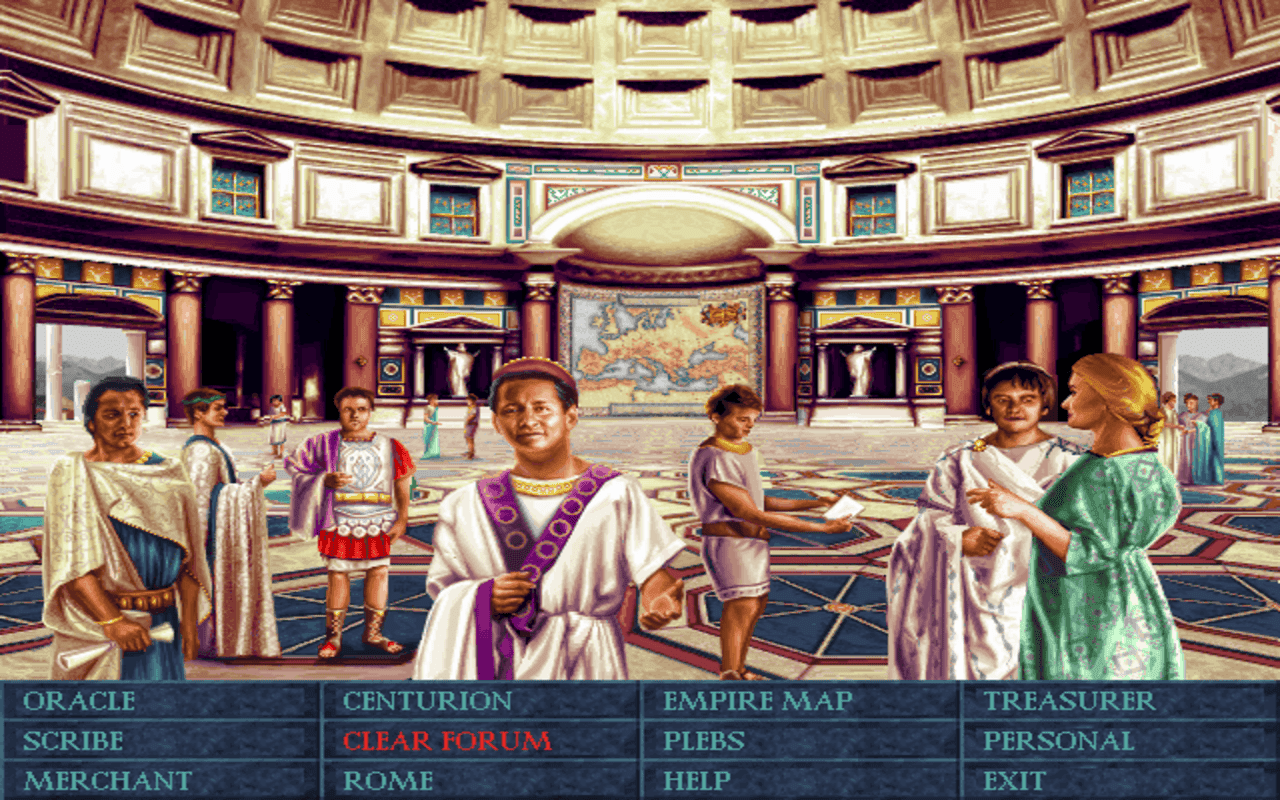Viewport: 1280px width, 800px height.
Task: Open the Help screen
Action: pos(700,779)
